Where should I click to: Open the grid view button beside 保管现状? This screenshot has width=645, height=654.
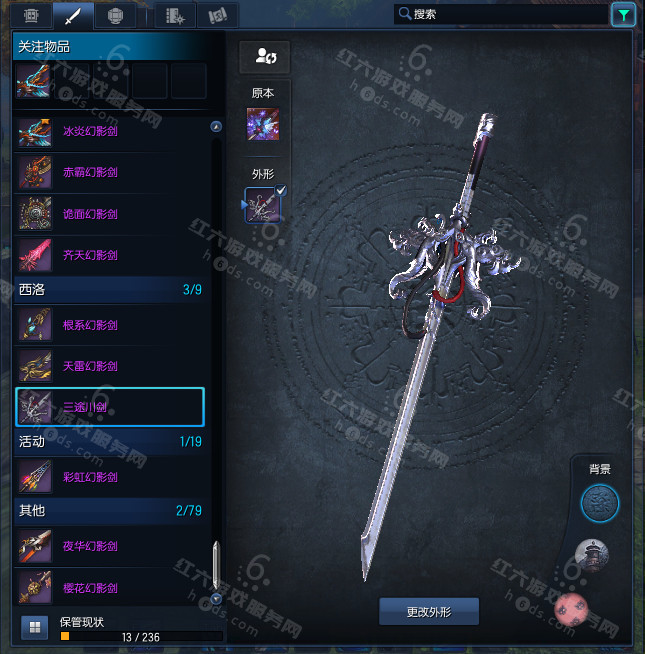(34, 628)
